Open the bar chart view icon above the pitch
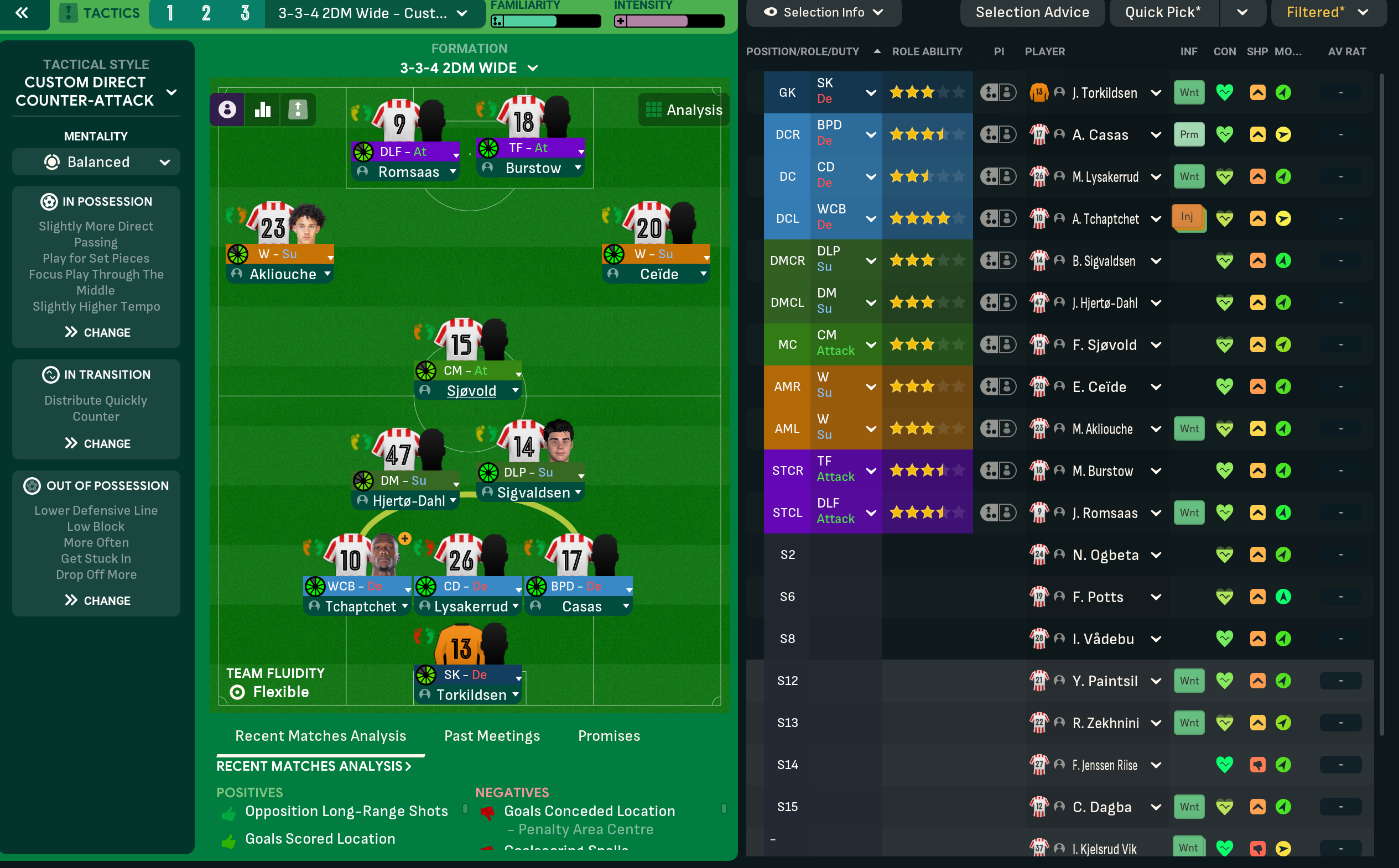1399x868 pixels. [262, 109]
